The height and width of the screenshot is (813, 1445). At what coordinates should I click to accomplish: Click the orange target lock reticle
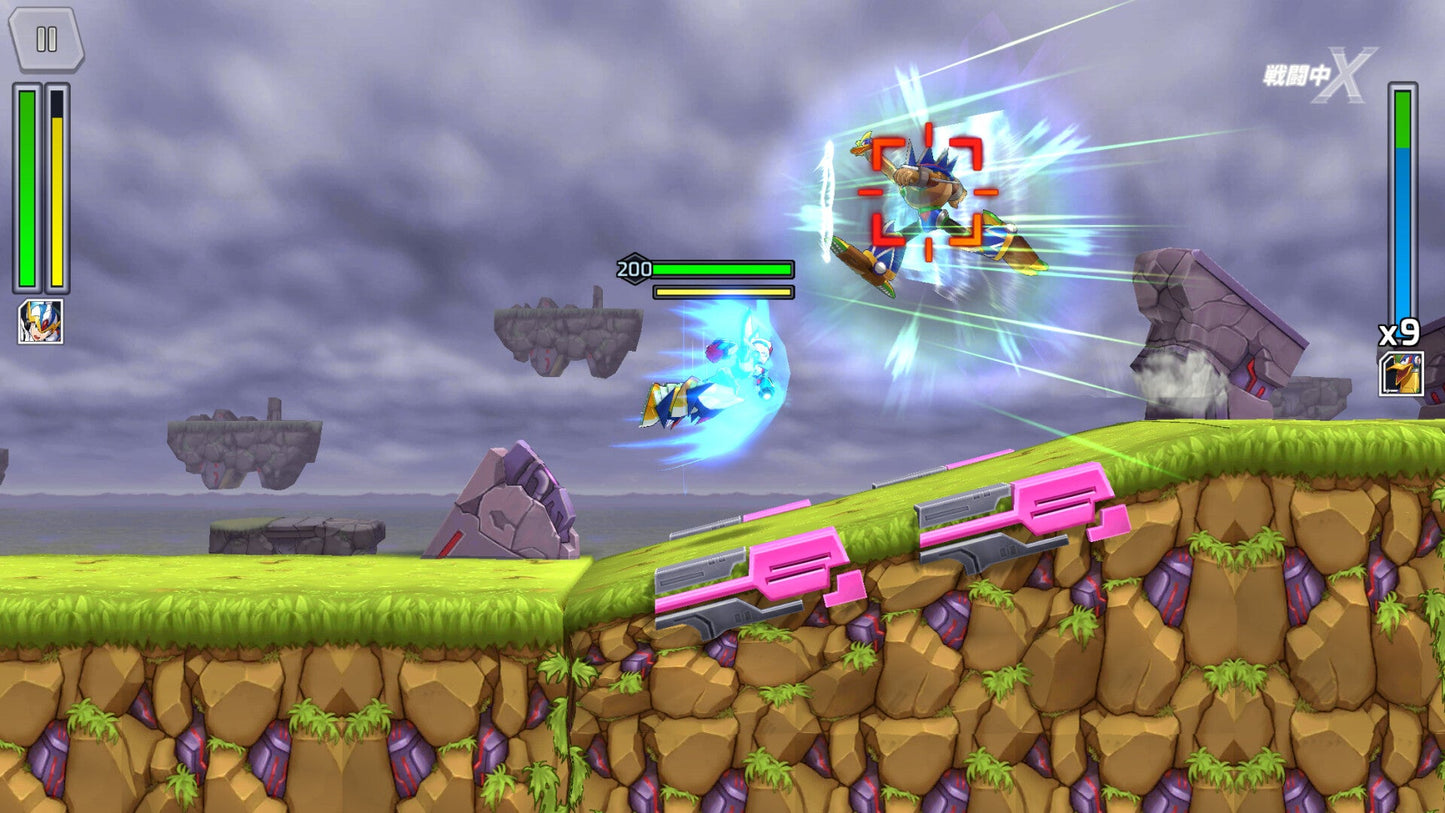pyautogui.click(x=929, y=185)
